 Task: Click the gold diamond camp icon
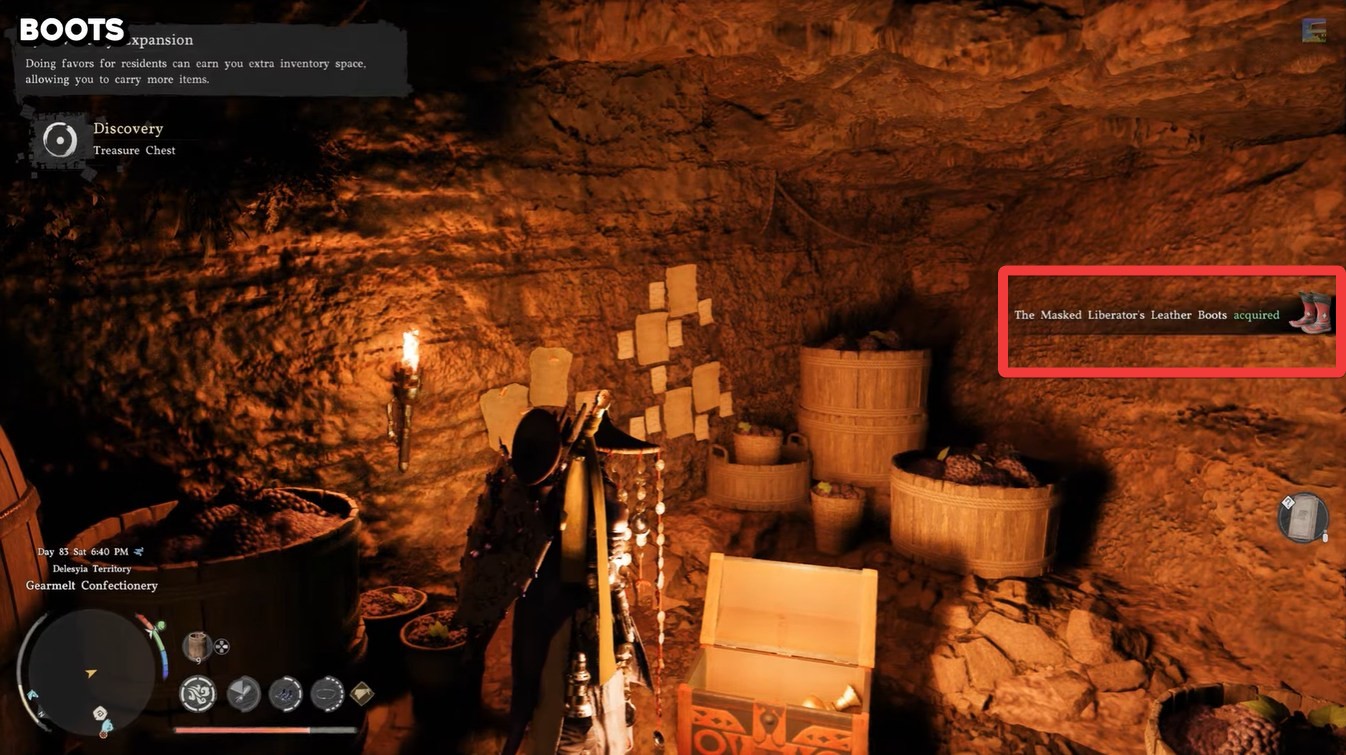(362, 693)
